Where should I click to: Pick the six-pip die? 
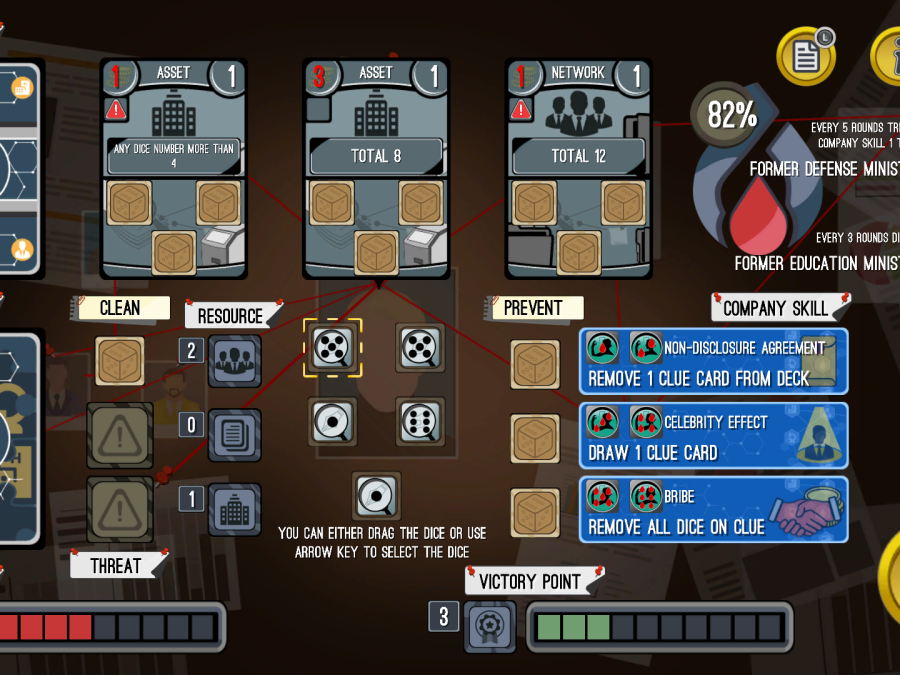click(420, 421)
